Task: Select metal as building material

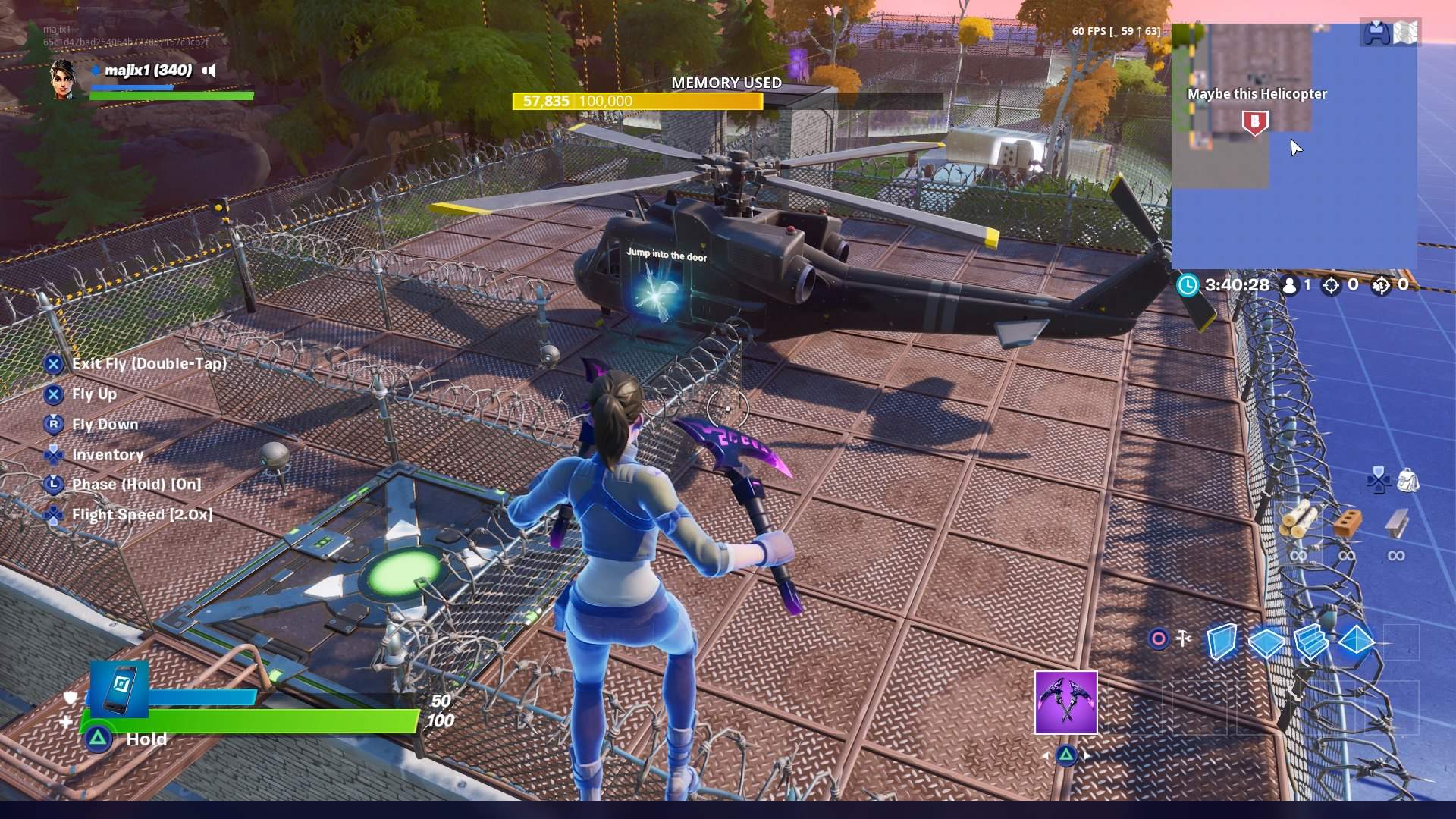Action: (1396, 523)
